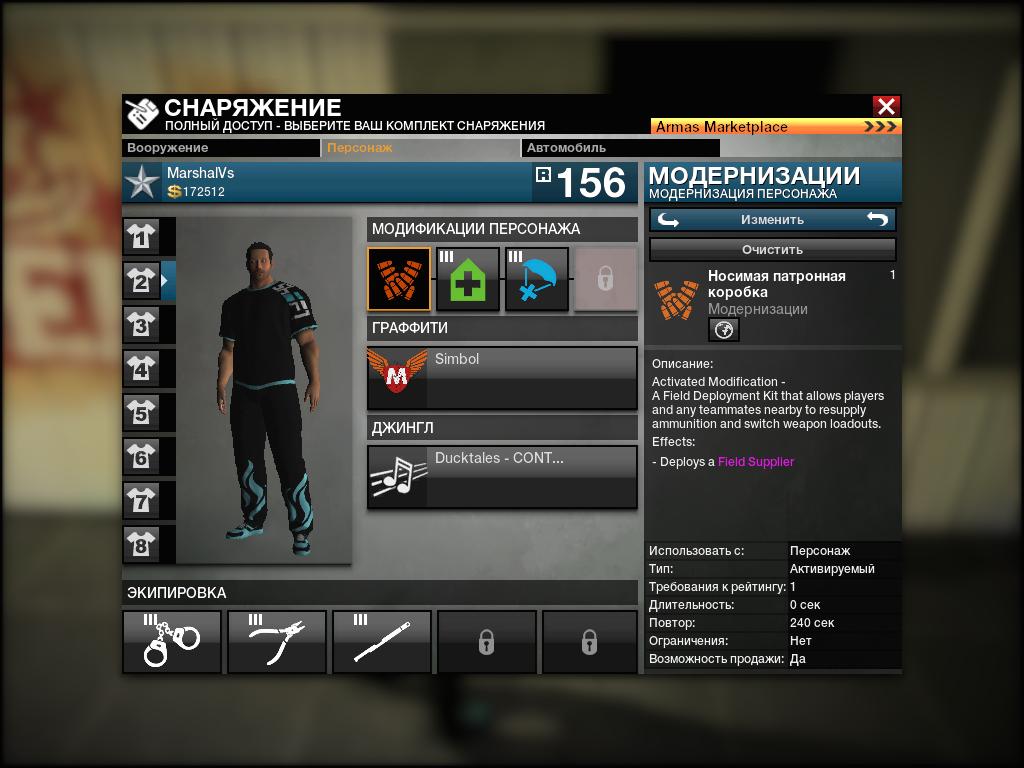1024x768 pixels.
Task: Click the round icon under Носимая патронная коробка
Action: point(724,329)
